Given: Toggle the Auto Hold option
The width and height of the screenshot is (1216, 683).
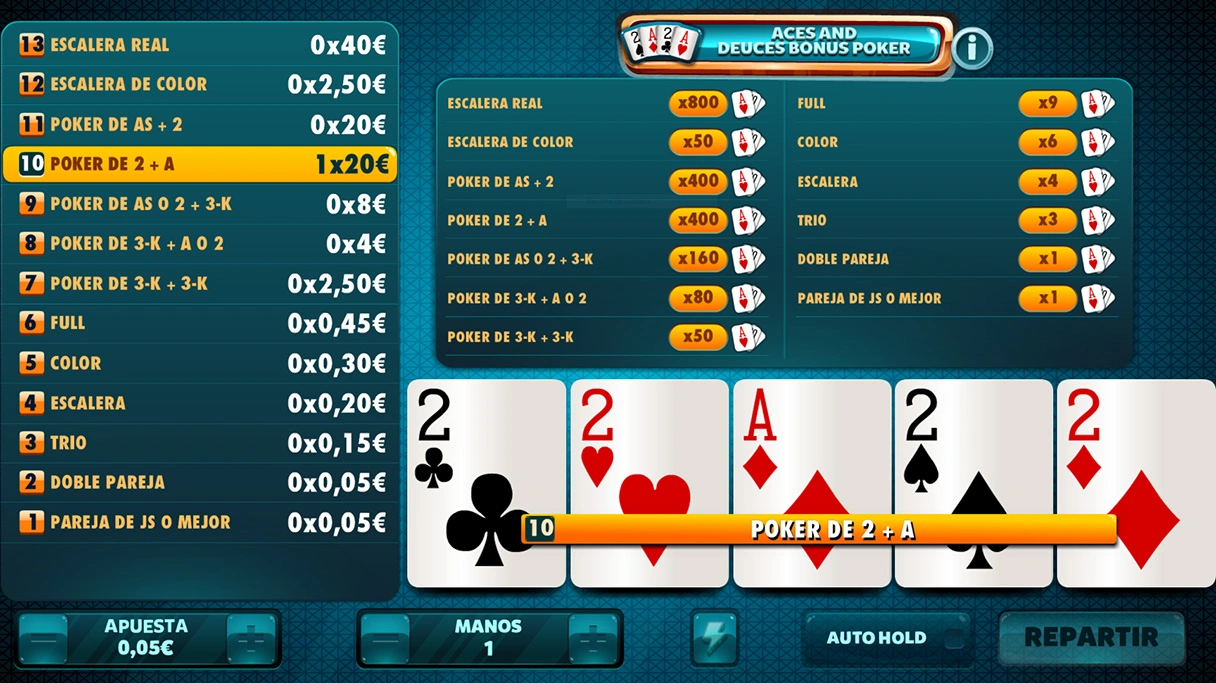Looking at the screenshot, I should (x=886, y=638).
